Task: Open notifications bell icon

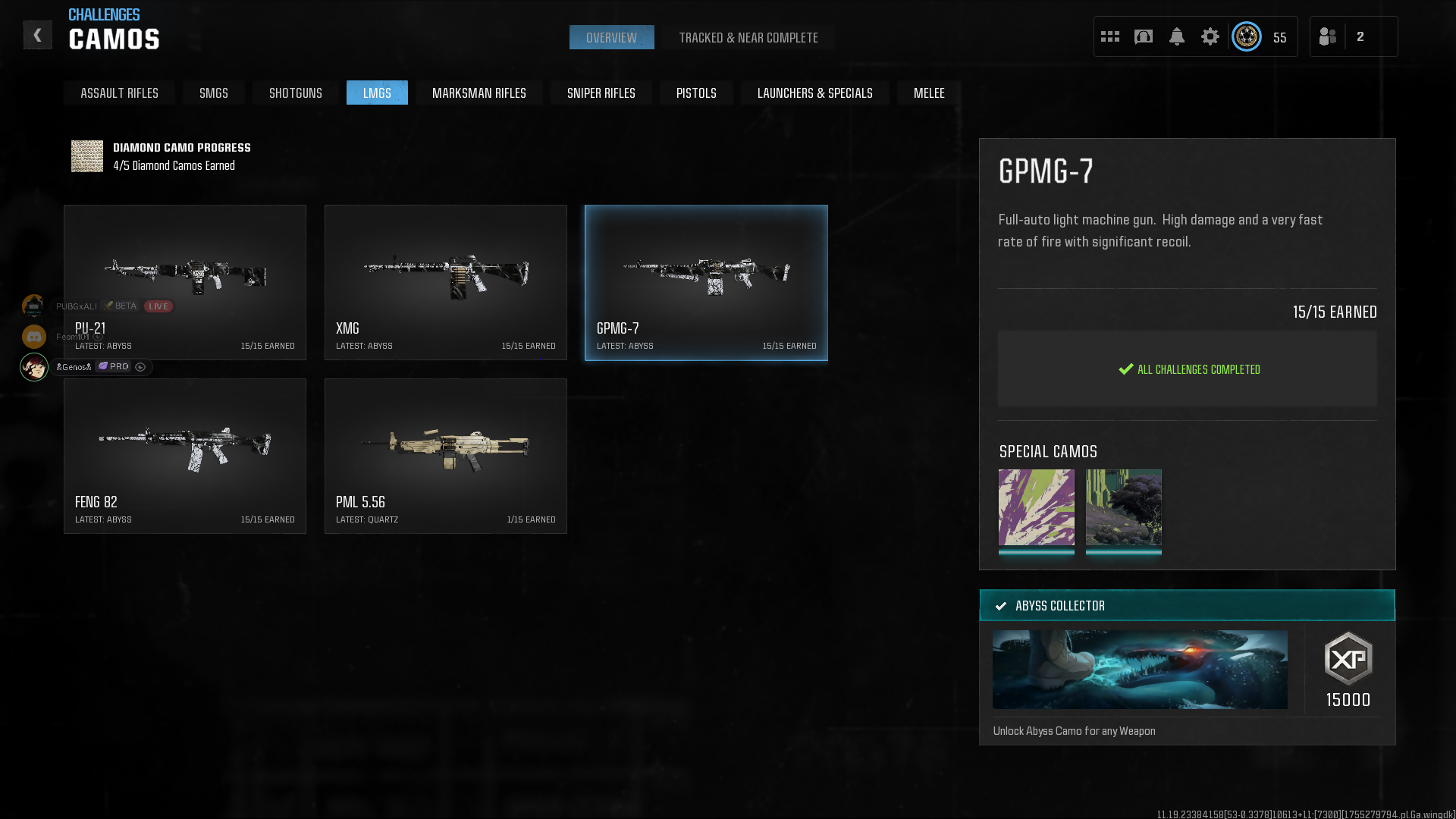Action: pos(1176,36)
